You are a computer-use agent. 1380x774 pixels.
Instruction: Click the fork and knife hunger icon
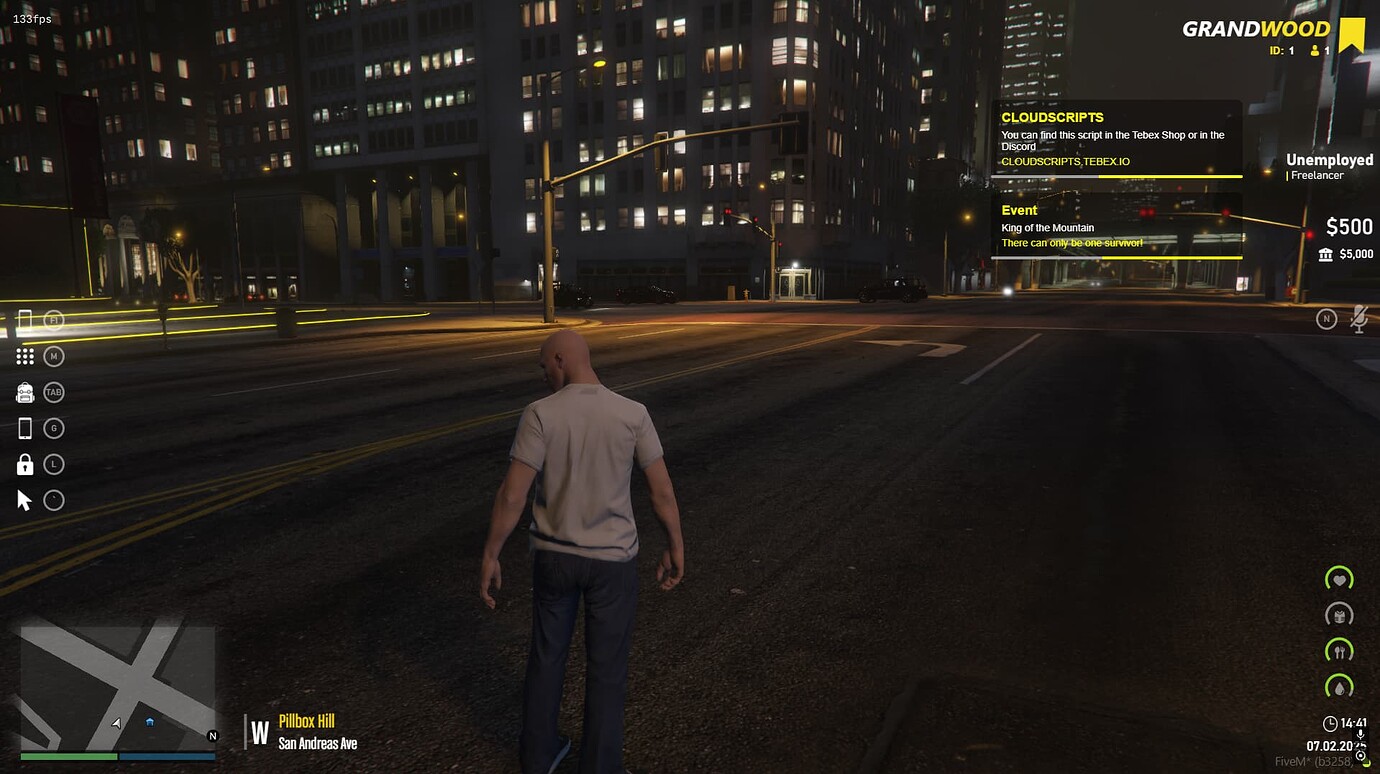coord(1339,651)
